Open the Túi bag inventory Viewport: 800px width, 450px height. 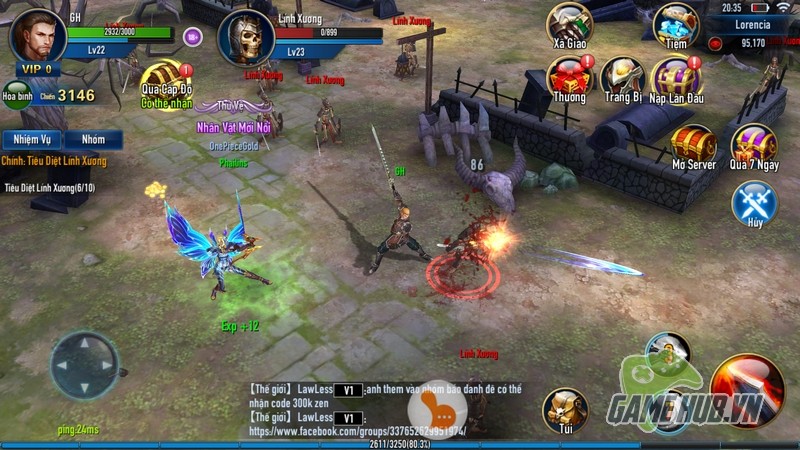[565, 409]
